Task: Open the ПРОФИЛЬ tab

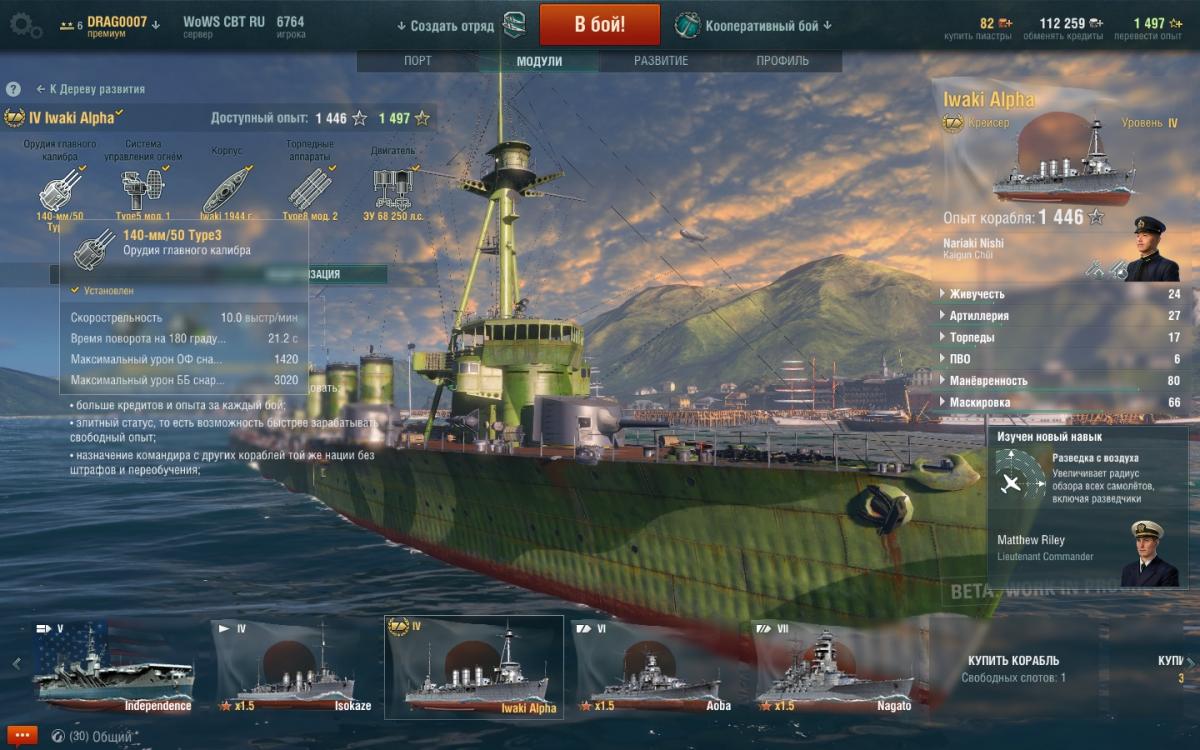Action: [782, 61]
